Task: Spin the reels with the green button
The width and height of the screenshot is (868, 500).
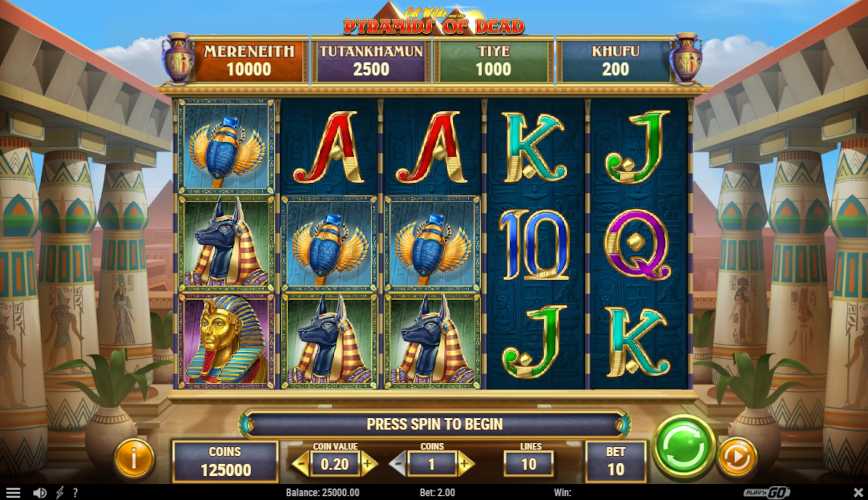Action: click(x=684, y=446)
